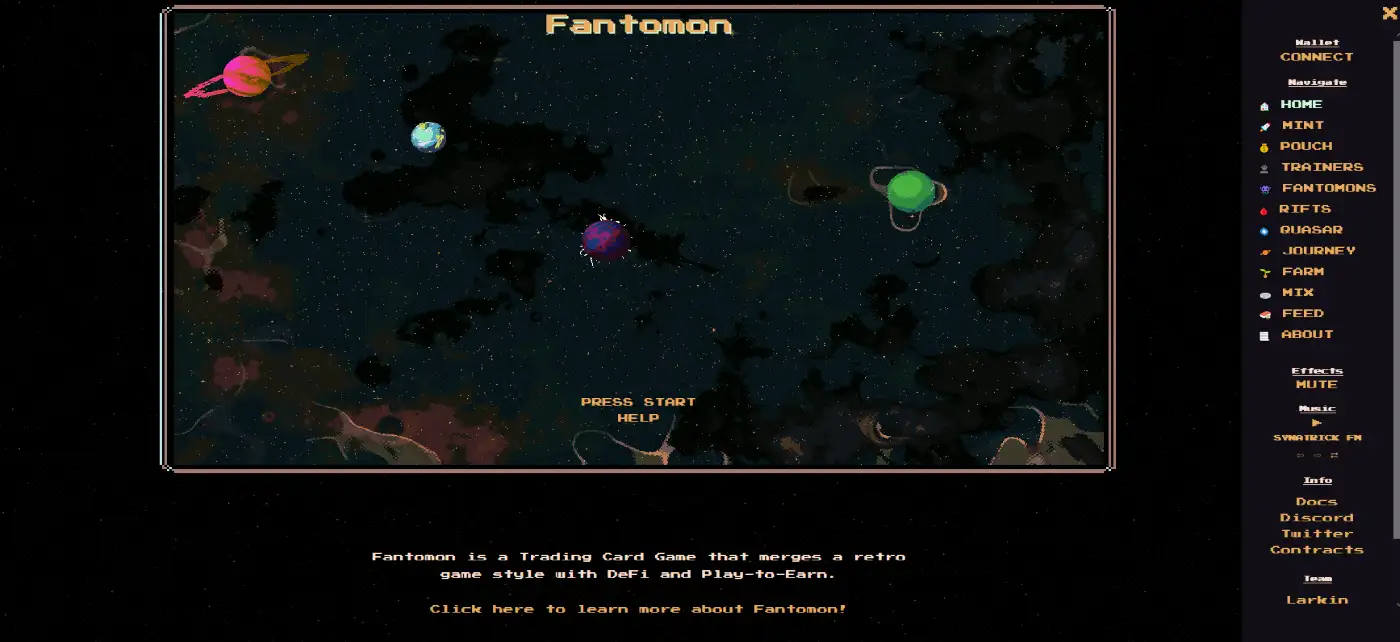Navigate to Trainers
Image resolution: width=1400 pixels, height=642 pixels.
pyautogui.click(x=1321, y=167)
